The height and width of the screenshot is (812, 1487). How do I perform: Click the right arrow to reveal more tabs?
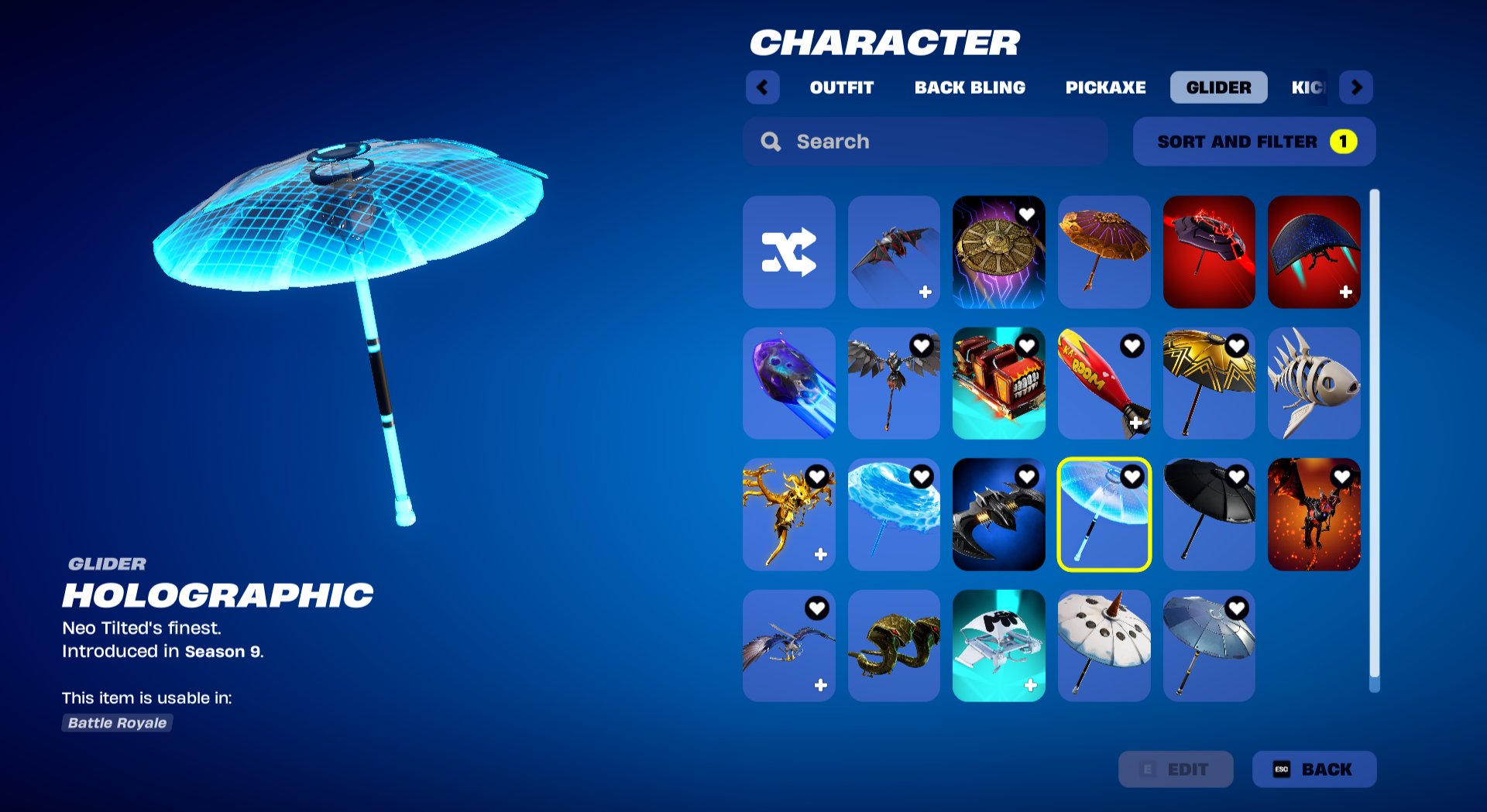point(1356,87)
